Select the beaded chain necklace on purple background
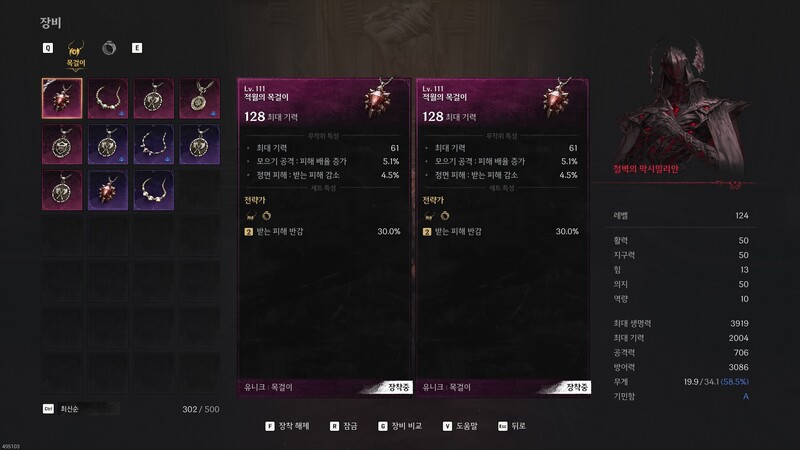The width and height of the screenshot is (800, 450). [x=153, y=191]
